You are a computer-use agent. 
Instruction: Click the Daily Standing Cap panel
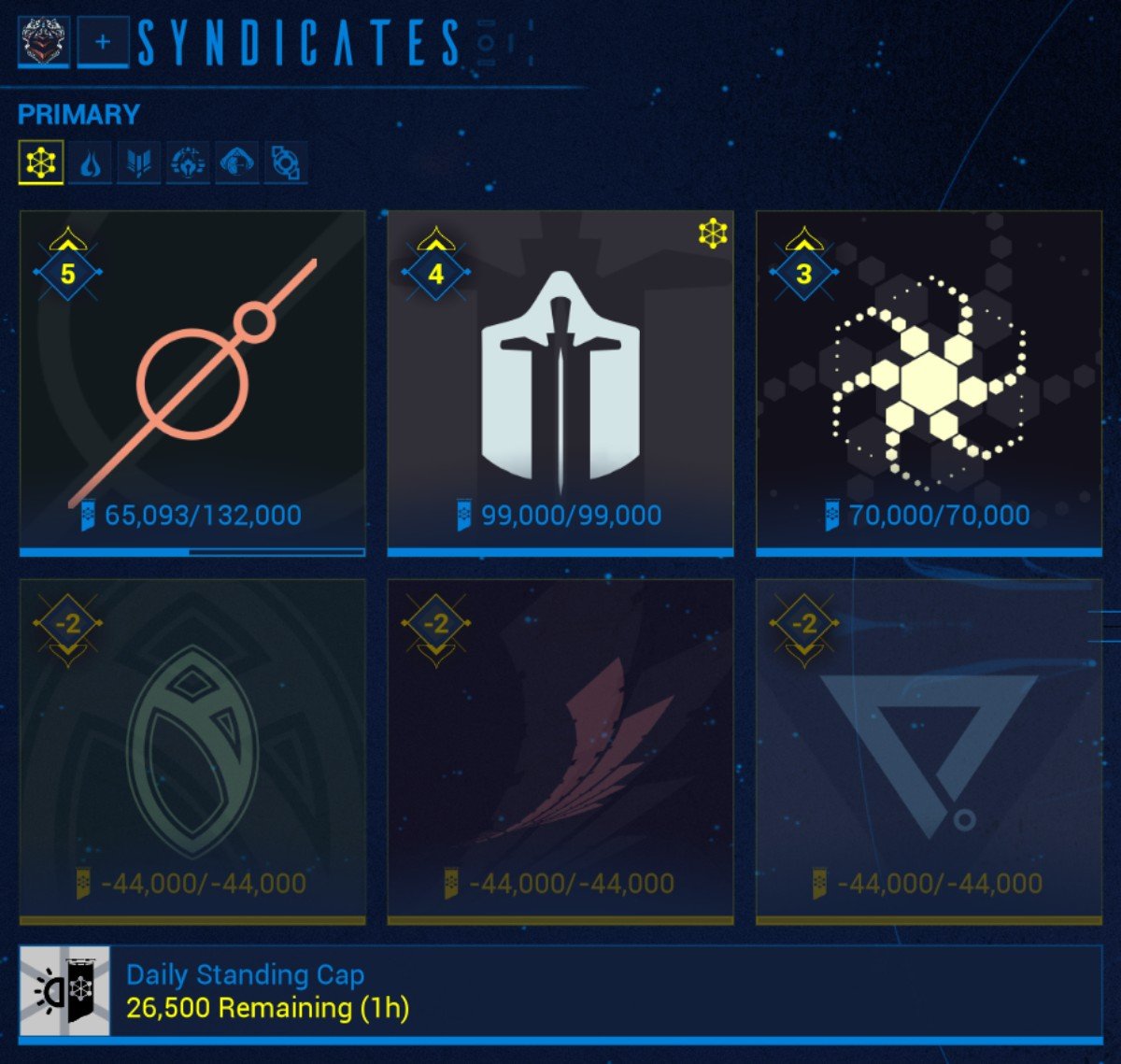pos(560,991)
